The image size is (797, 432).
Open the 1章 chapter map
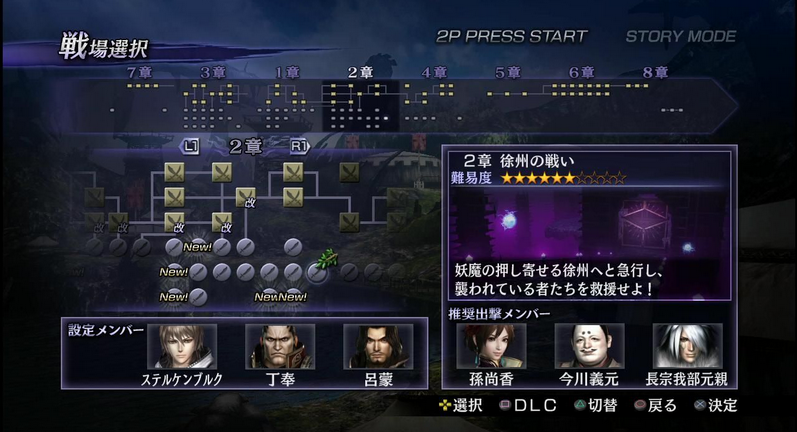point(286,72)
